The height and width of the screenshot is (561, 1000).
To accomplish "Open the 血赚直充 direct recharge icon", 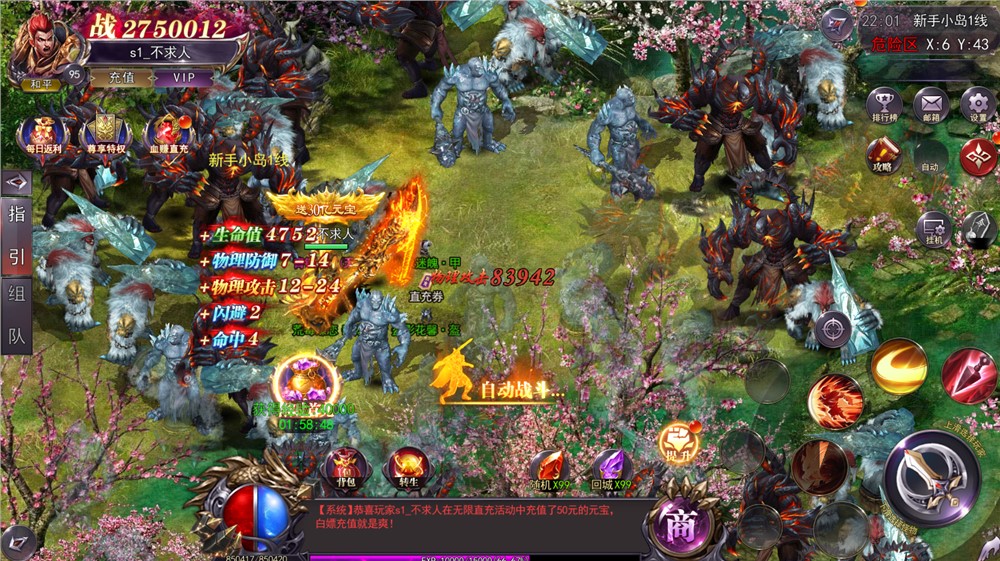I will click(x=168, y=132).
